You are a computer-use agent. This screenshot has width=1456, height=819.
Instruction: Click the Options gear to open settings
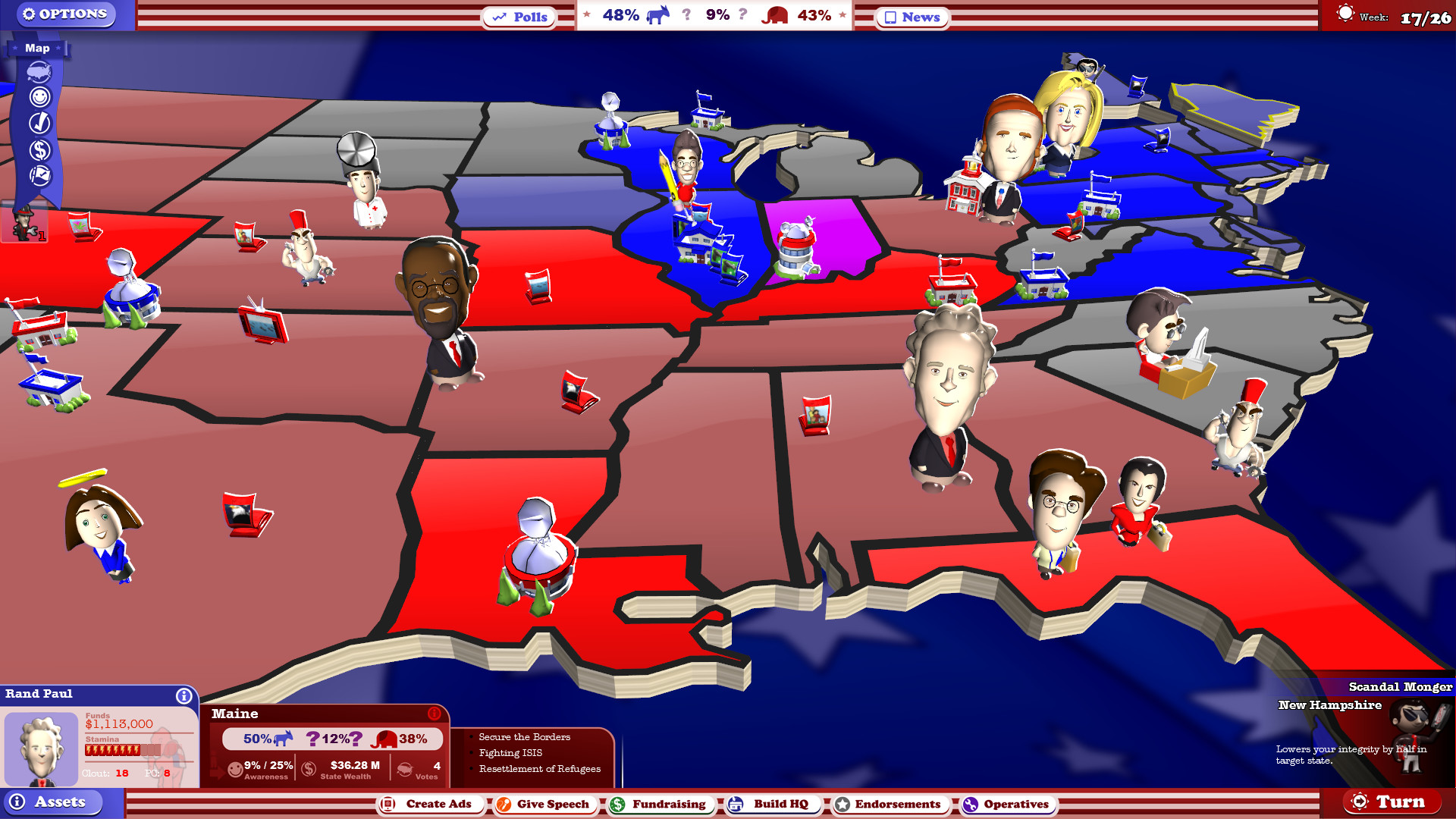click(x=64, y=13)
